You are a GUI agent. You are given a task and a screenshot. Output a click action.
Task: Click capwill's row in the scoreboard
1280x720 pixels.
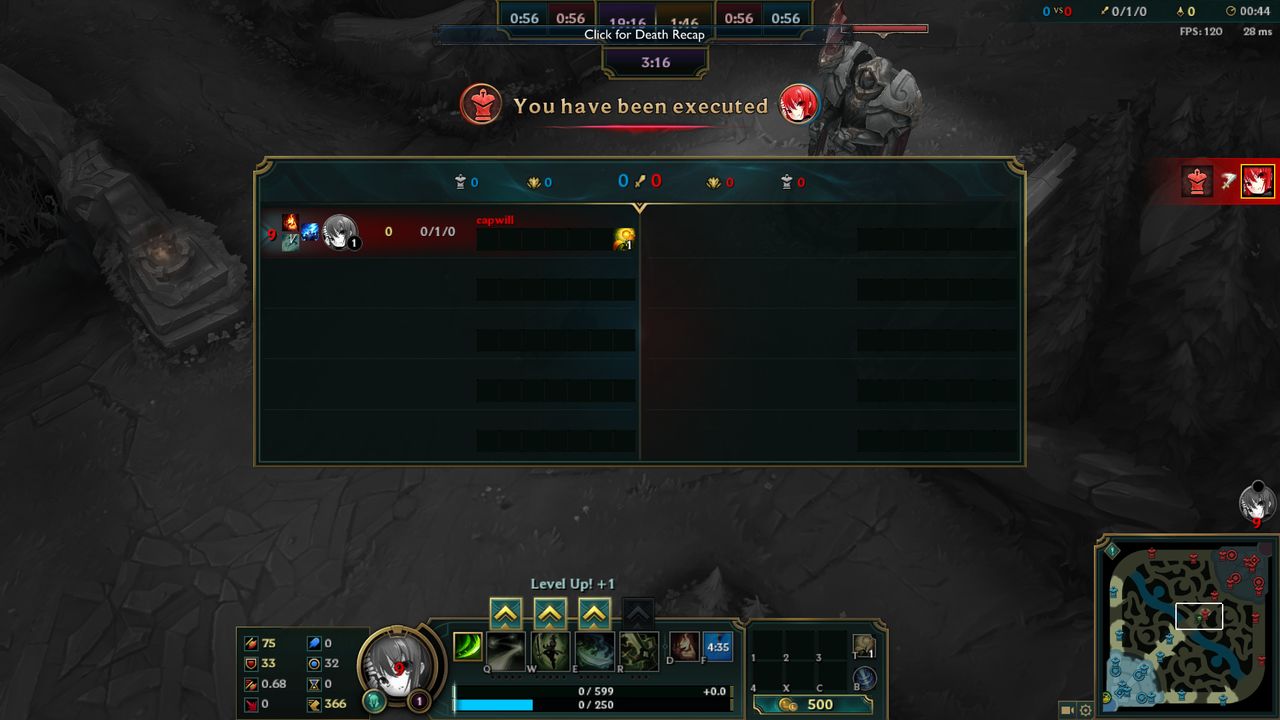click(448, 232)
